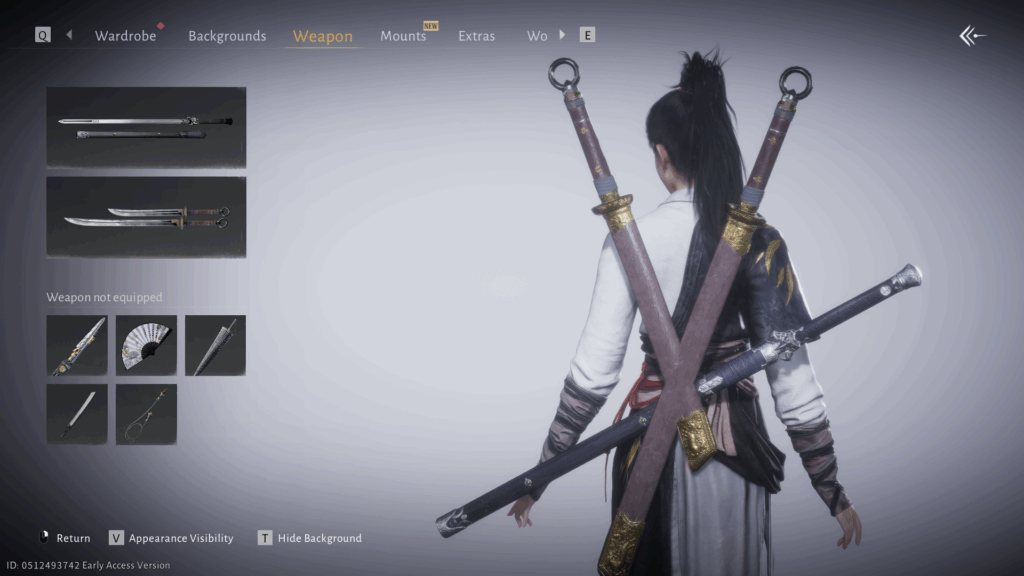Click the left arrow beside Wardrobe
The width and height of the screenshot is (1024, 576).
pos(69,35)
